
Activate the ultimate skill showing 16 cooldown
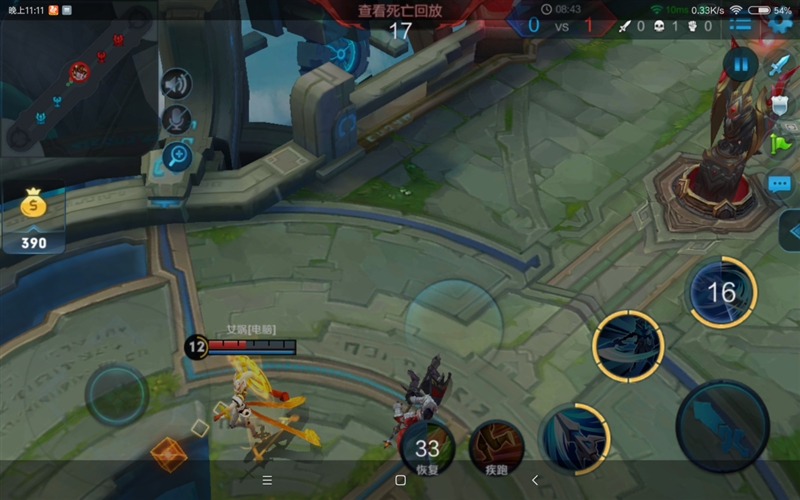point(721,292)
